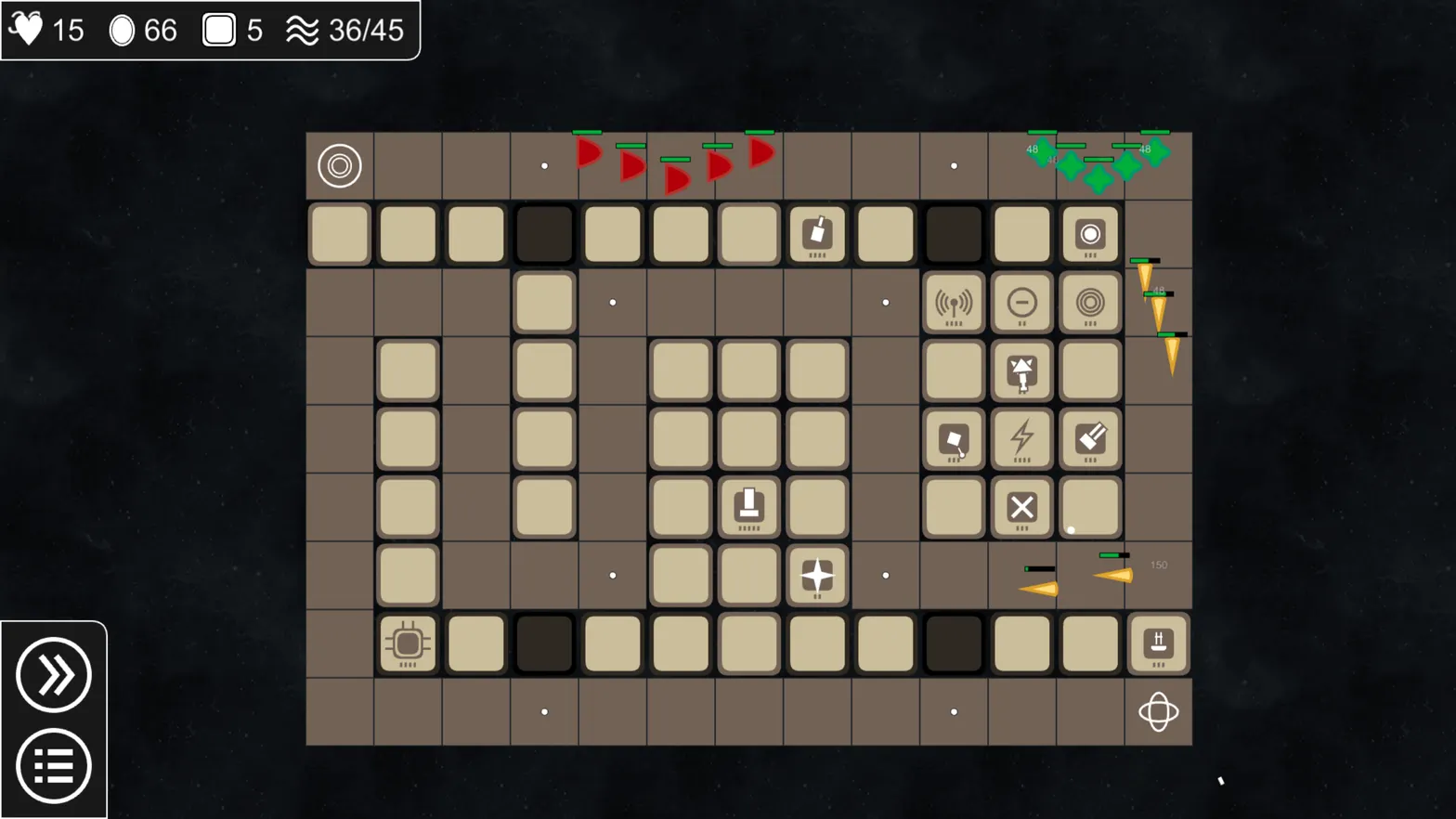This screenshot has width=1456, height=819.
Task: Select the X-shaped tower
Action: click(1021, 508)
